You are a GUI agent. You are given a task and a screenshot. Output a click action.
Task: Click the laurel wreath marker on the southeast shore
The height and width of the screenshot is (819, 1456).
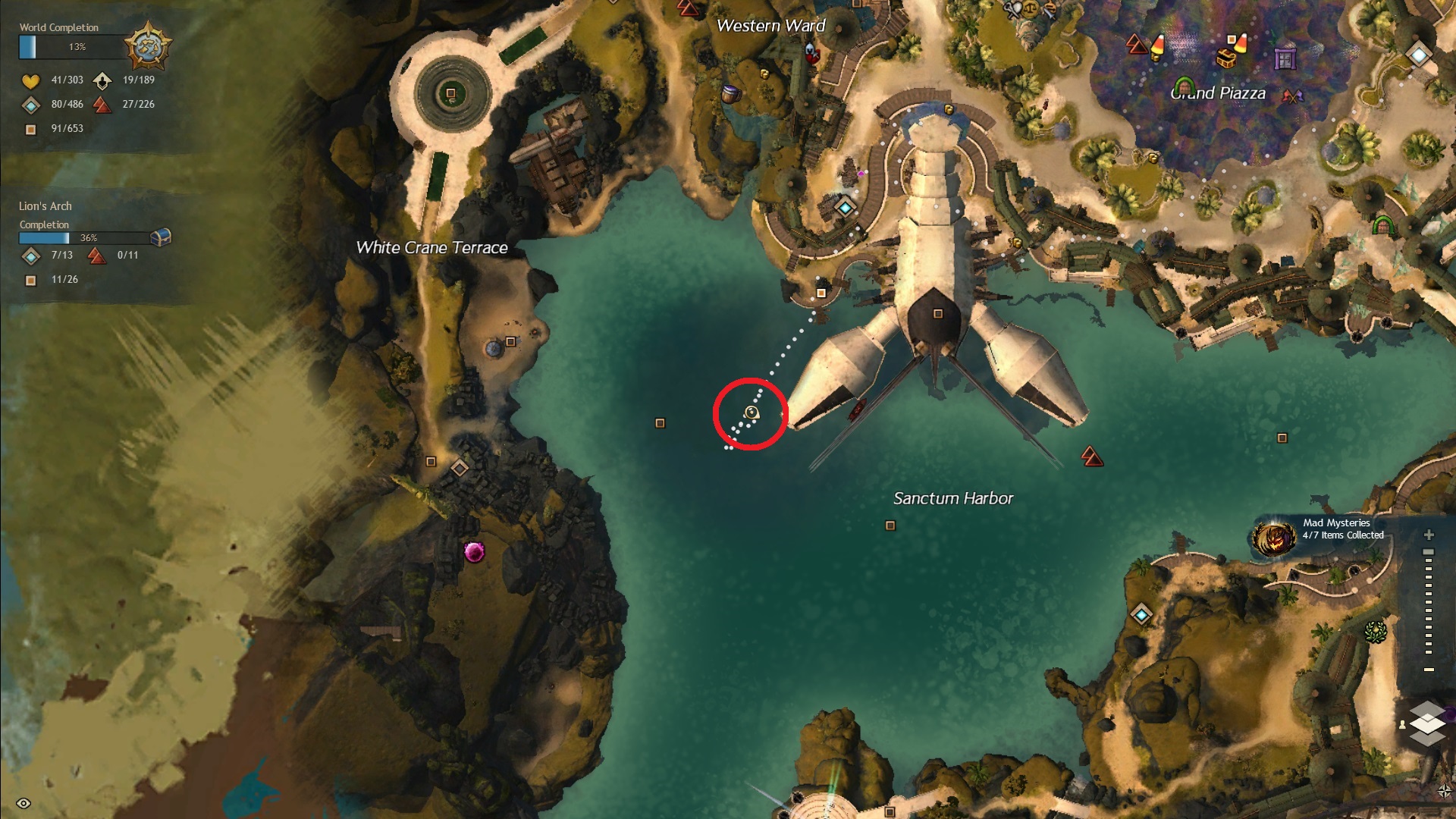[x=1375, y=630]
